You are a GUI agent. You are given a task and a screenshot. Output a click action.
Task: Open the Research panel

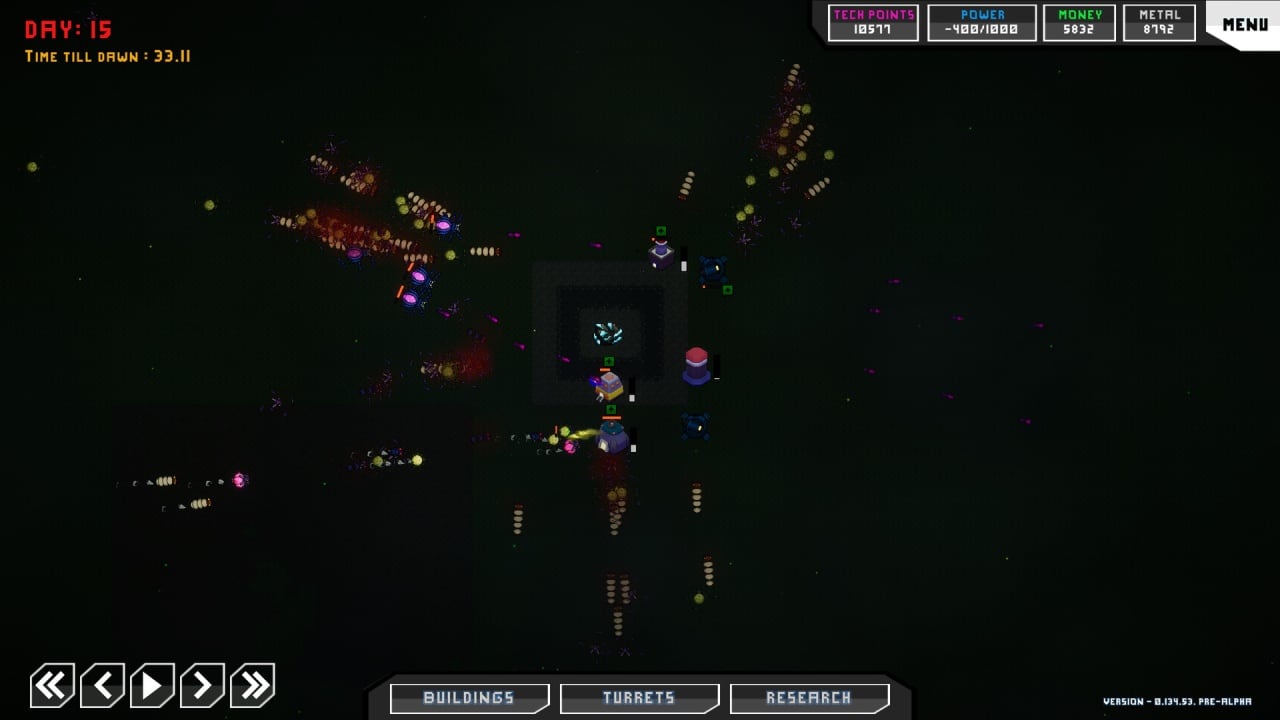tap(809, 698)
